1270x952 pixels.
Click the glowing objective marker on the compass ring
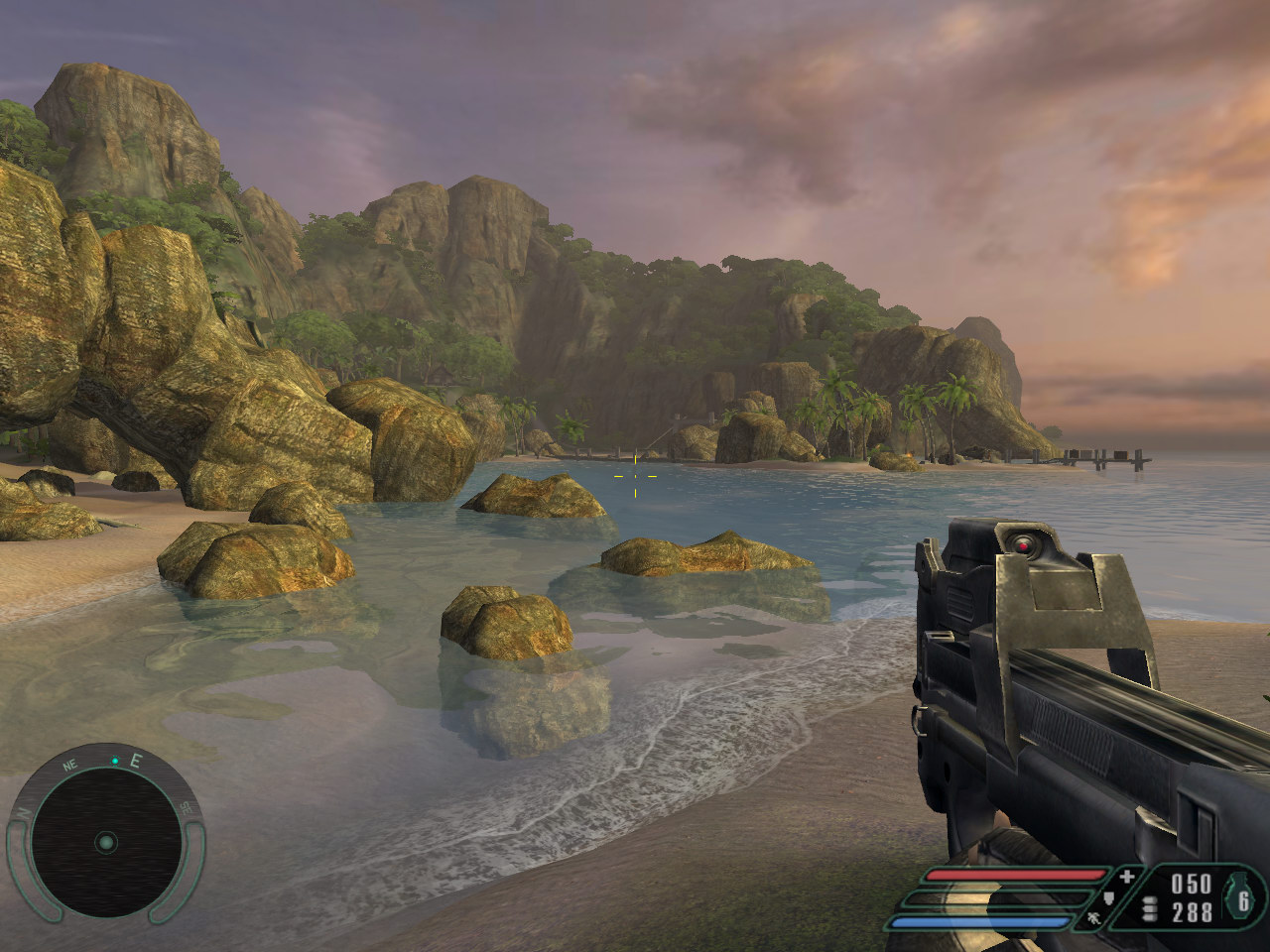(x=115, y=761)
